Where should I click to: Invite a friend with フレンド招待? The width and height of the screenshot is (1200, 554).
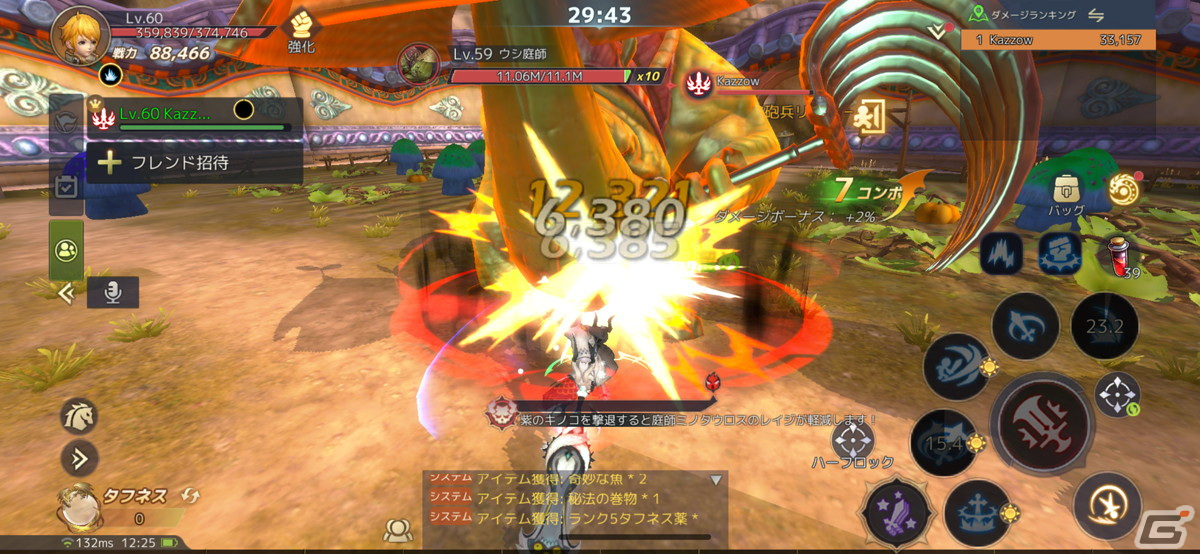[195, 162]
